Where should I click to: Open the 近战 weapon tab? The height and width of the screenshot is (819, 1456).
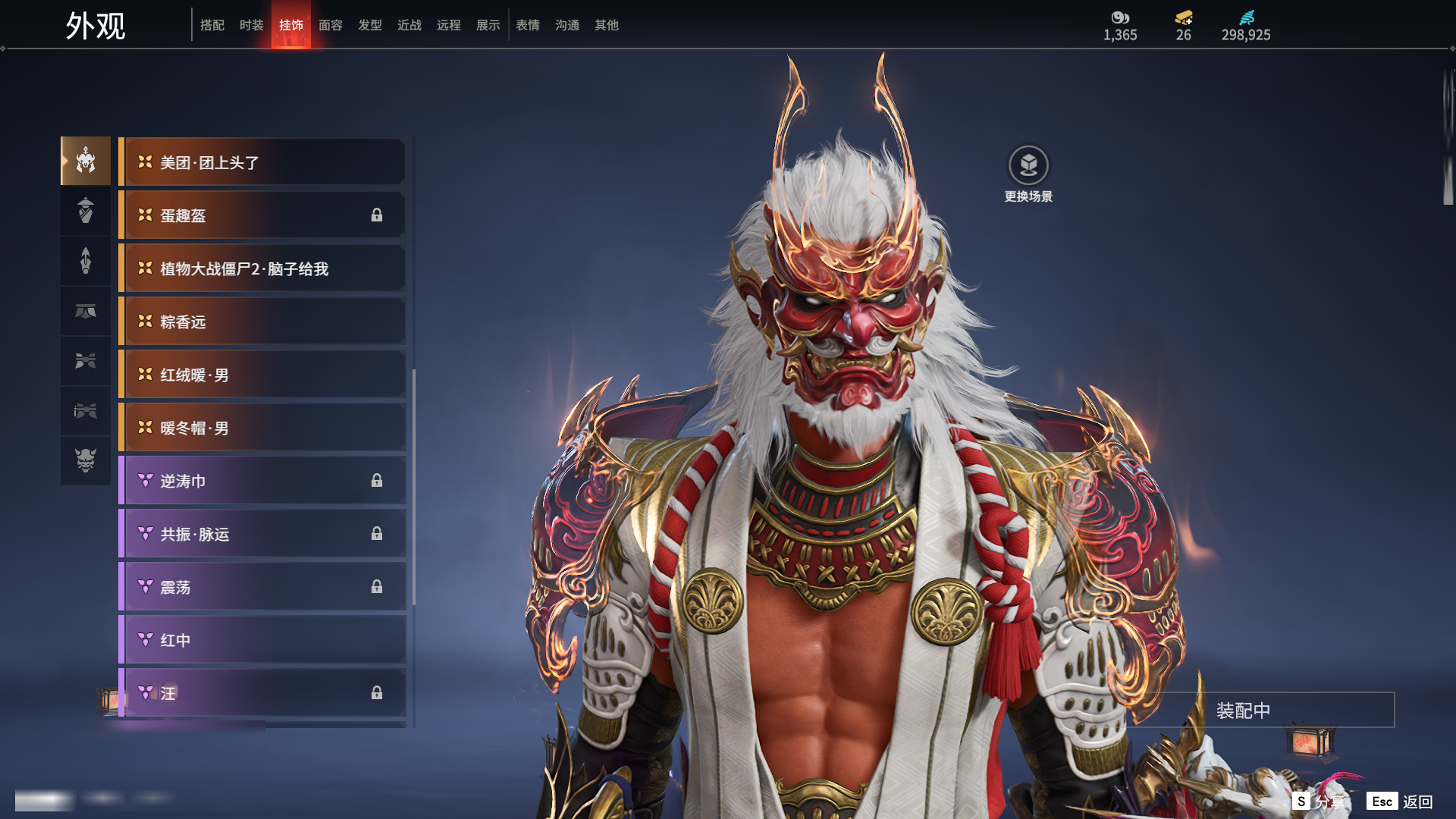point(409,25)
